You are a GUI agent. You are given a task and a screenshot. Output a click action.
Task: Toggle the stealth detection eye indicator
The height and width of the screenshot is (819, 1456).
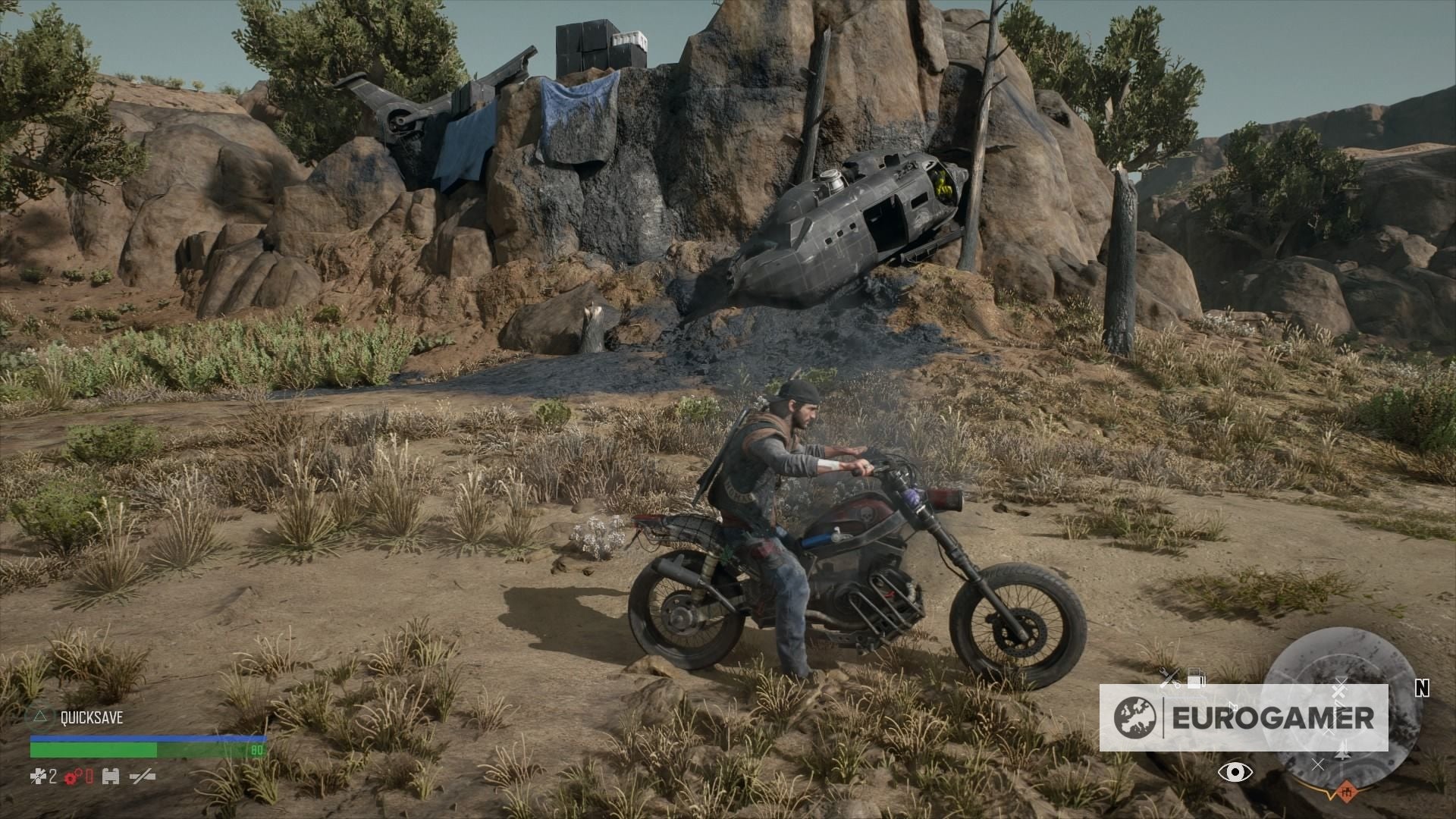click(1236, 772)
